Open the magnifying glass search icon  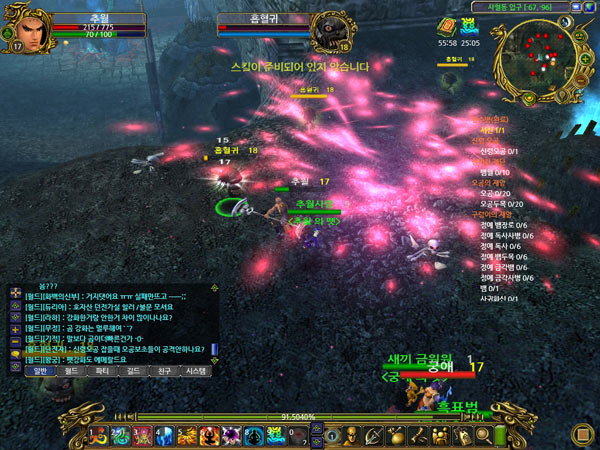tap(484, 435)
